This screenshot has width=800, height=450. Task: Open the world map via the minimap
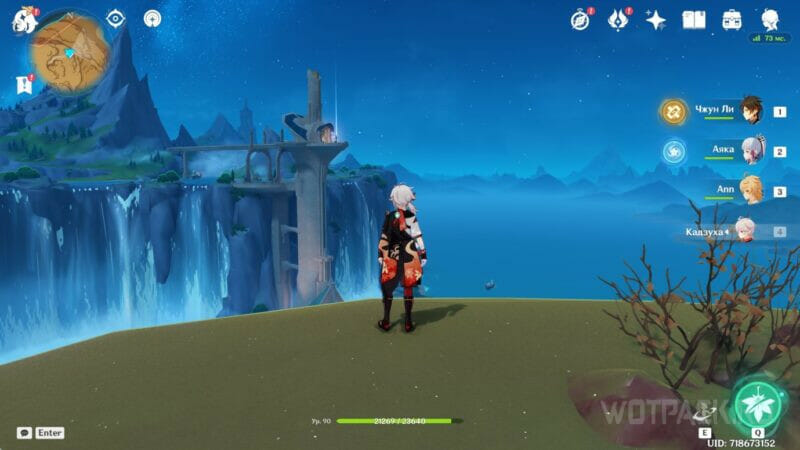coord(70,52)
